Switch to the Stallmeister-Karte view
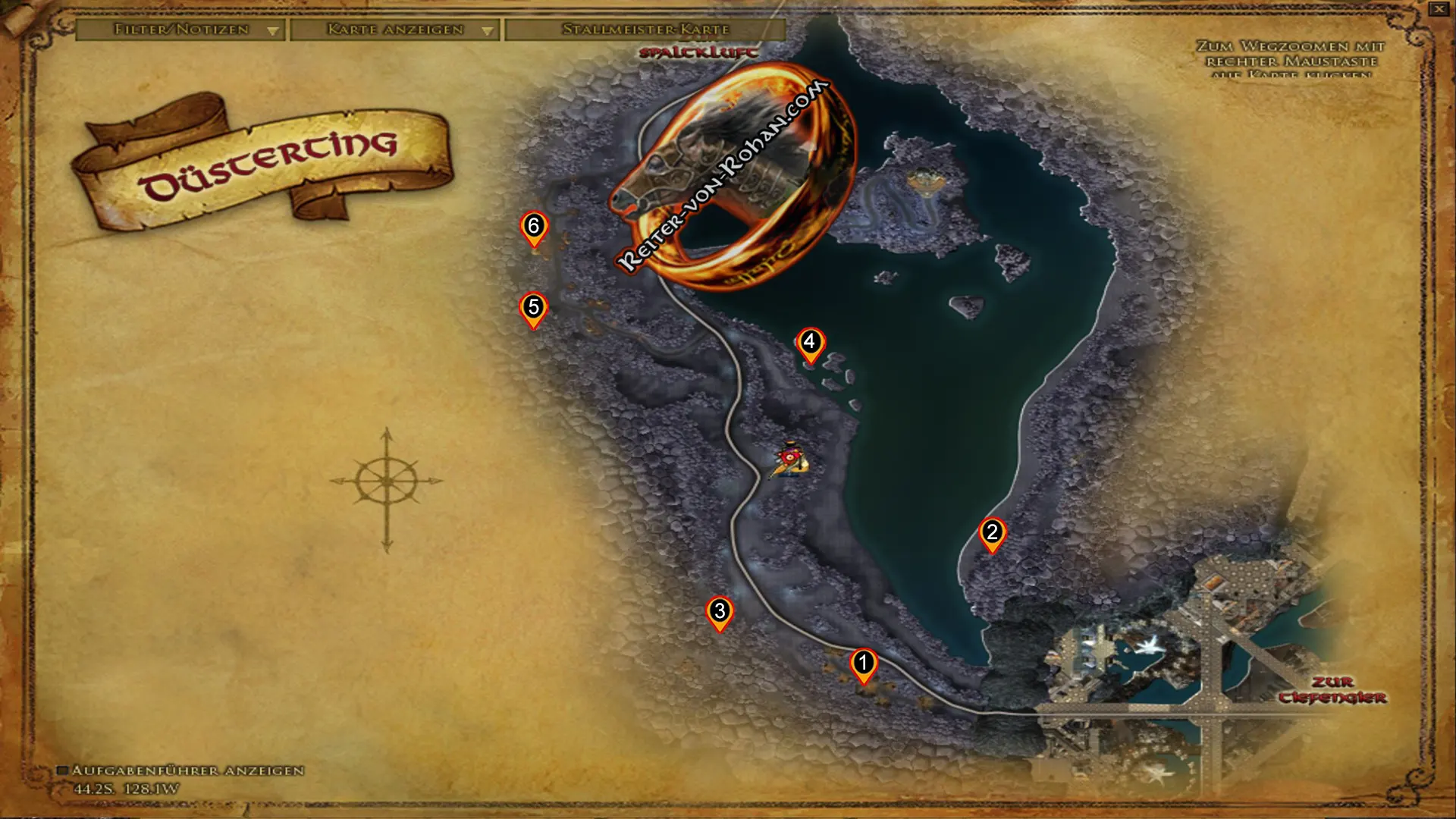1456x819 pixels. pos(645,30)
